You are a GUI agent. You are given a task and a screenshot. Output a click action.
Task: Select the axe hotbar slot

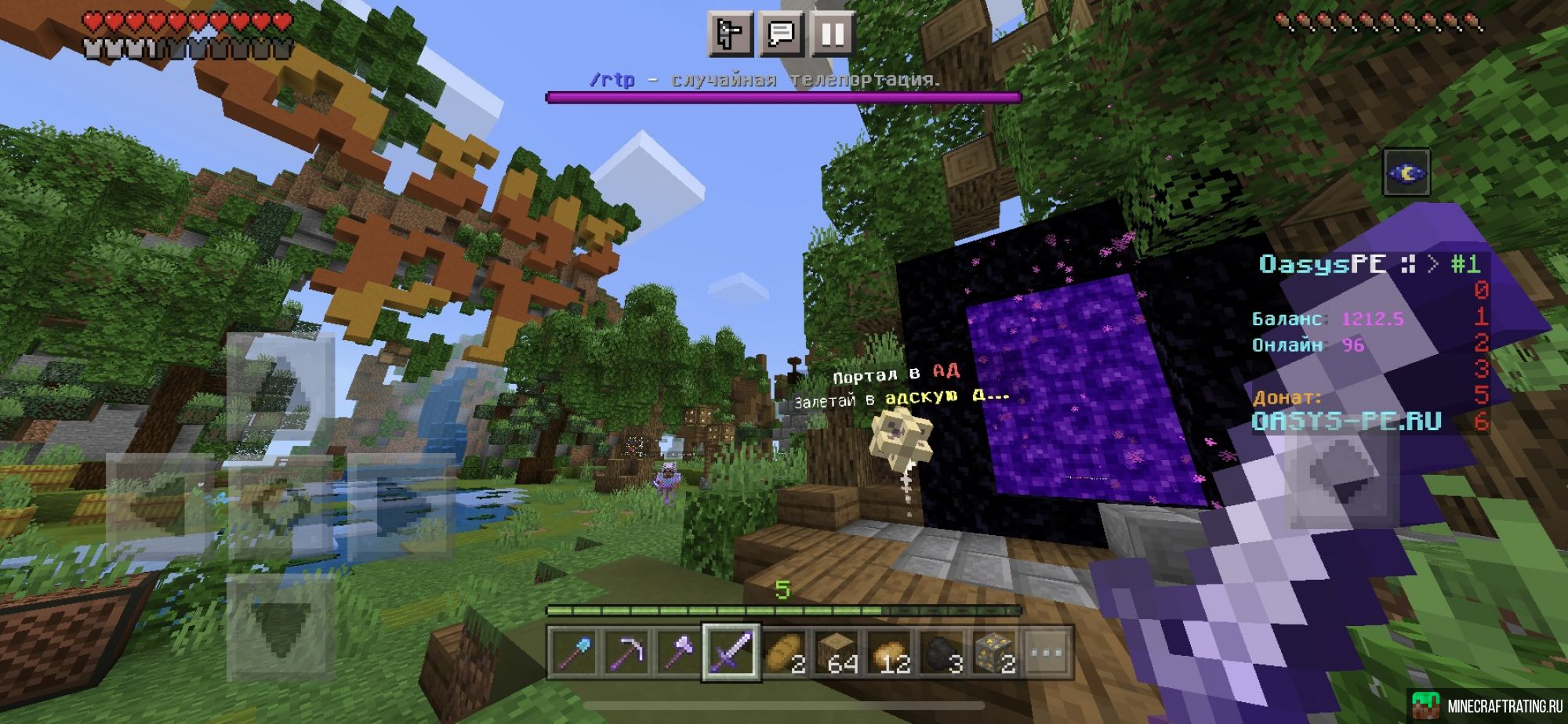point(679,652)
